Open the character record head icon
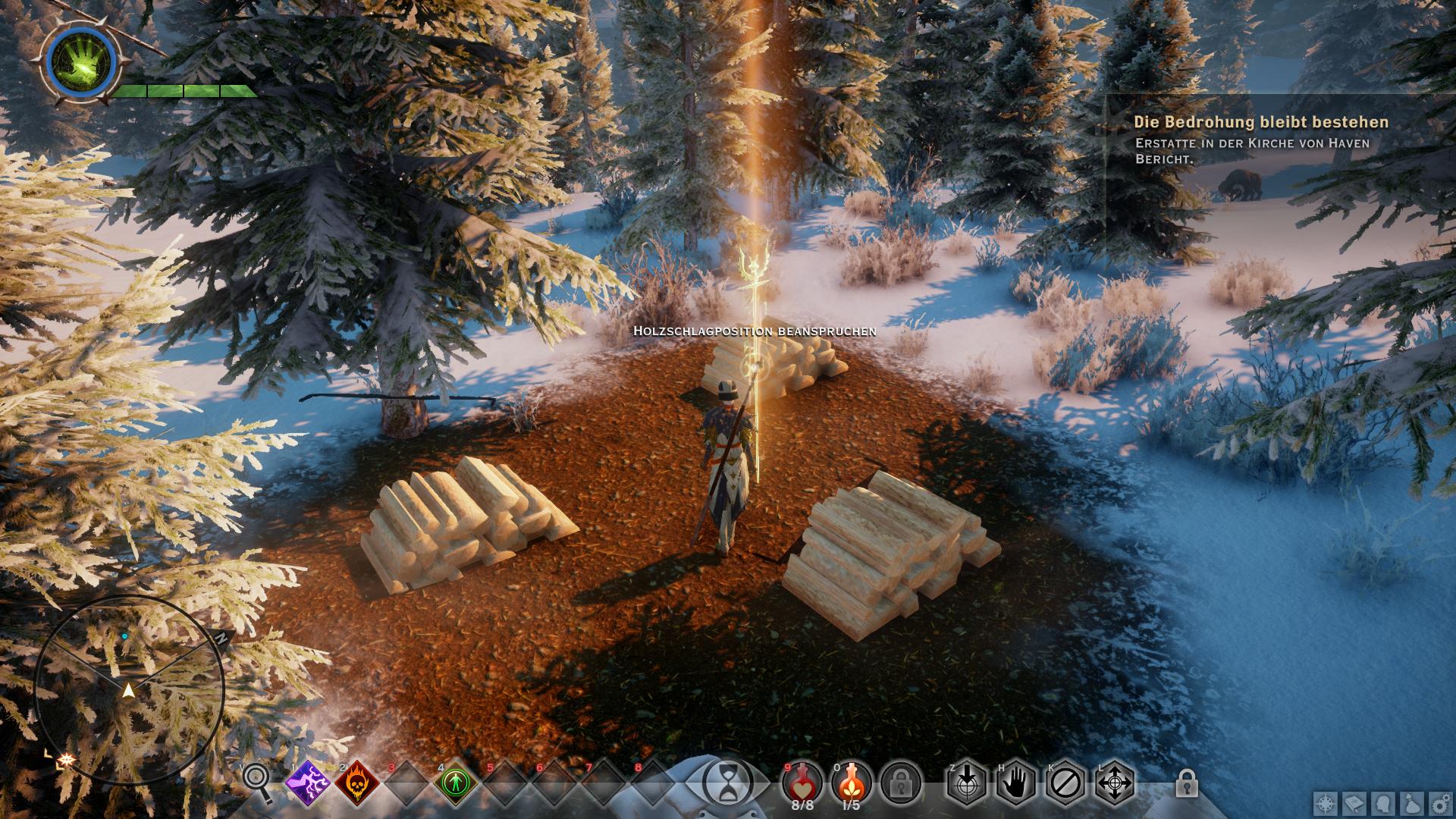Screen dimensions: 1456x819 [x=1383, y=803]
